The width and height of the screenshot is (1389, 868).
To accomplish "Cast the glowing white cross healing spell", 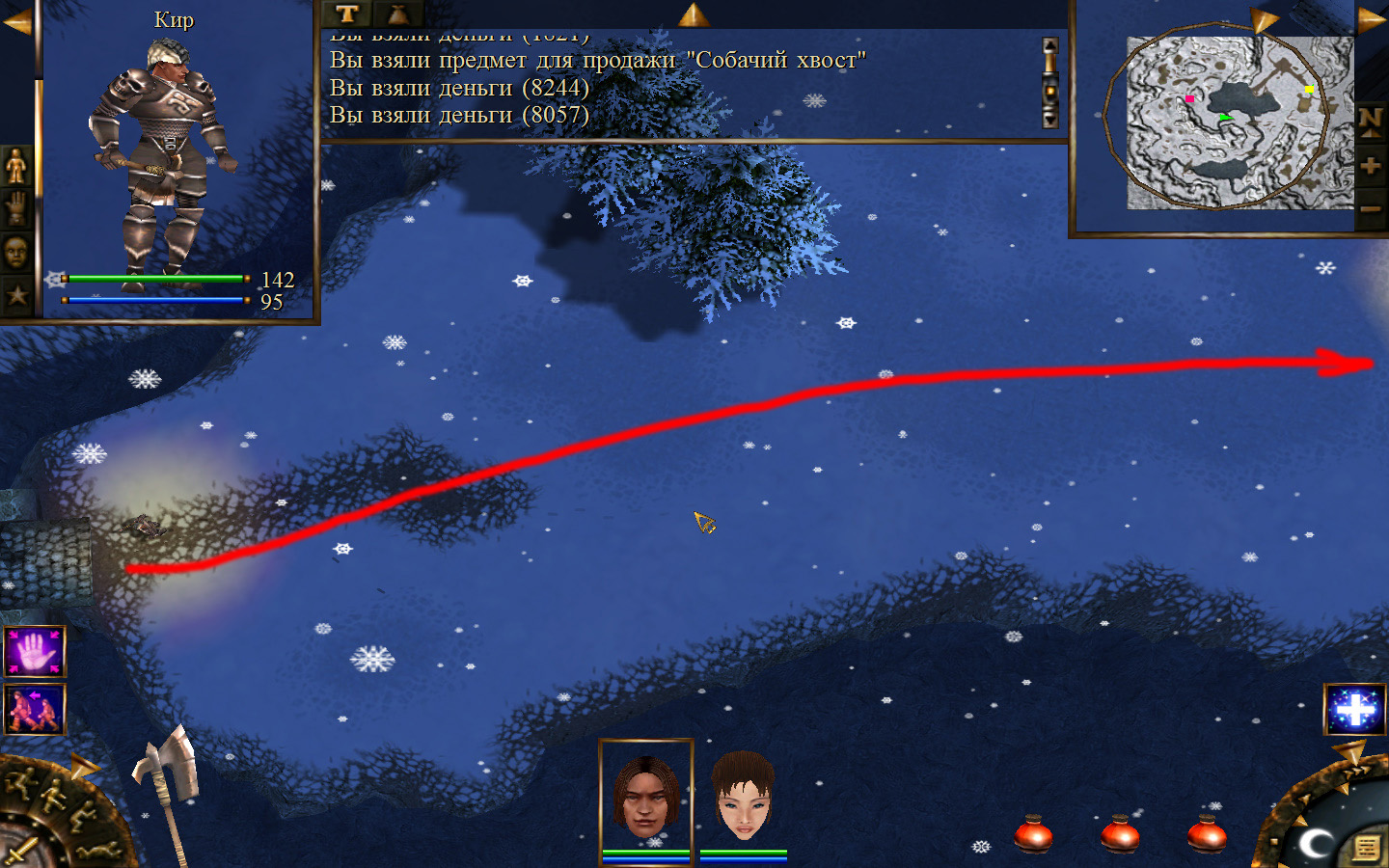I will coord(1354,710).
